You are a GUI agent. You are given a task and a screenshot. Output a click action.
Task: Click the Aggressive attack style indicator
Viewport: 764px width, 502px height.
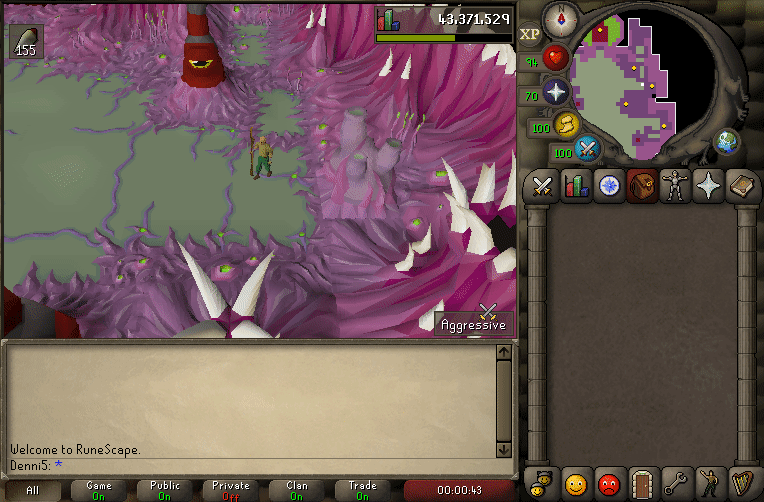tap(474, 319)
